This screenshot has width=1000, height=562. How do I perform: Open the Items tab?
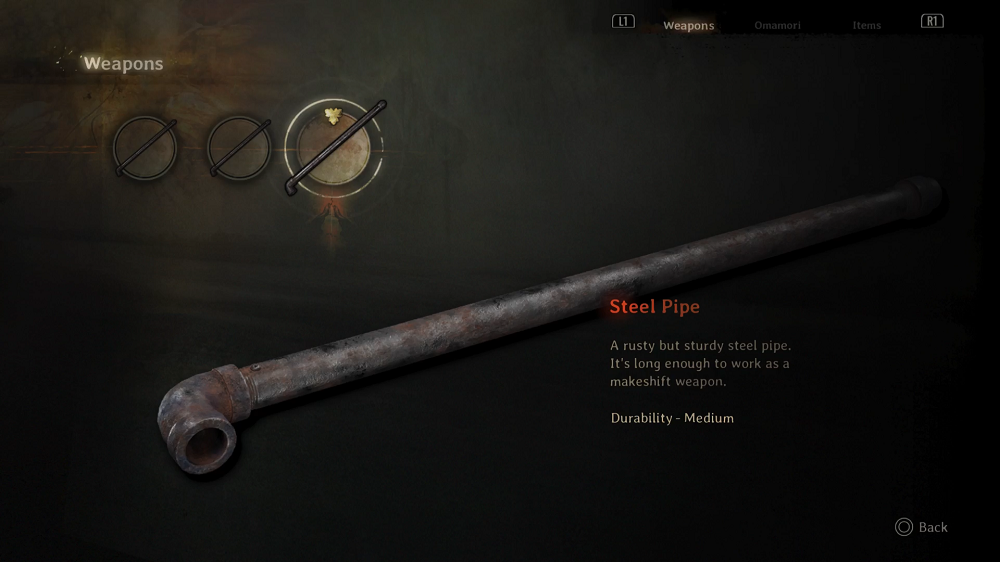tap(866, 25)
